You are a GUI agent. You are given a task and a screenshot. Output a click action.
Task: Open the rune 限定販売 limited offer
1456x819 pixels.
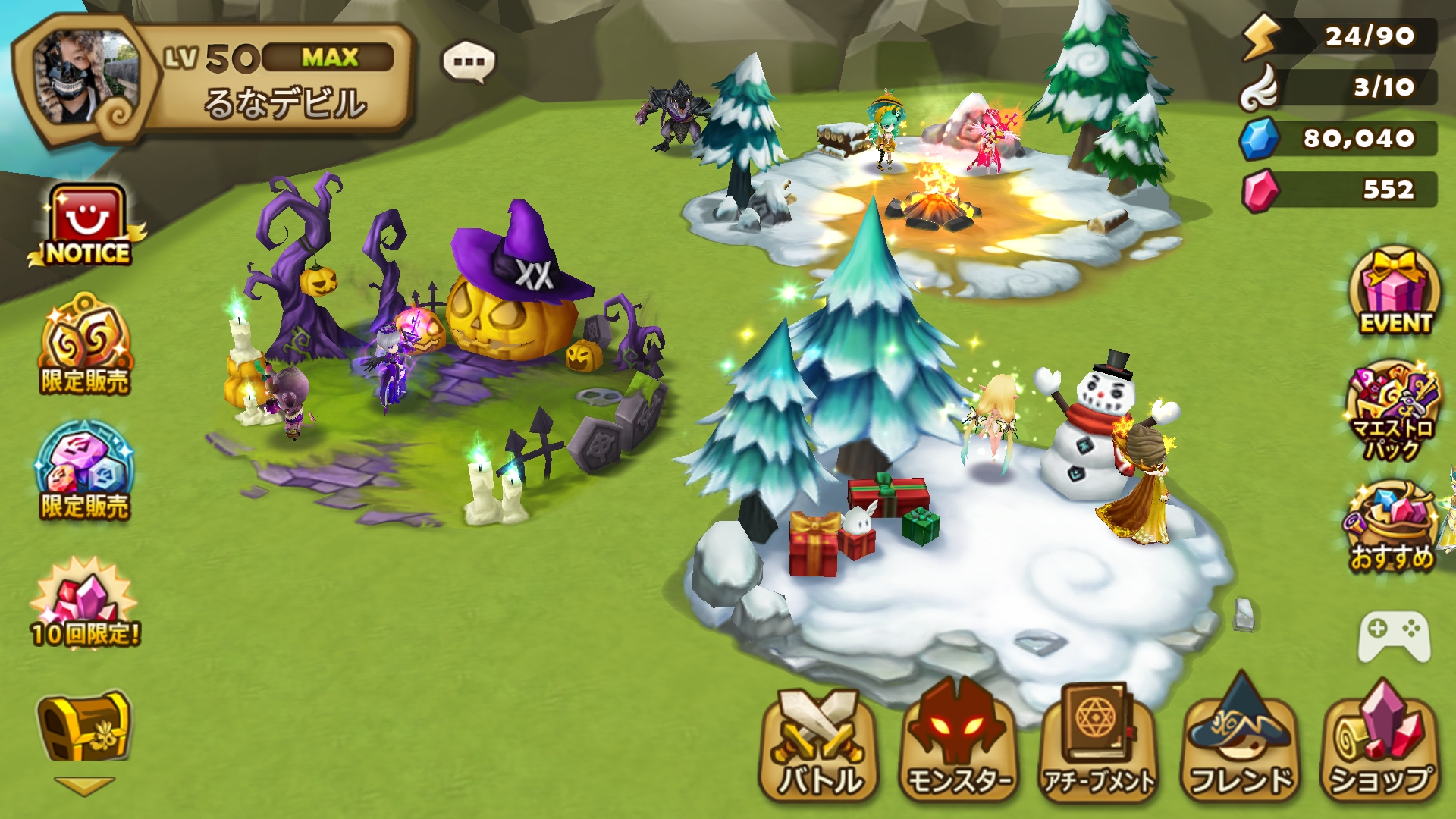click(85, 472)
